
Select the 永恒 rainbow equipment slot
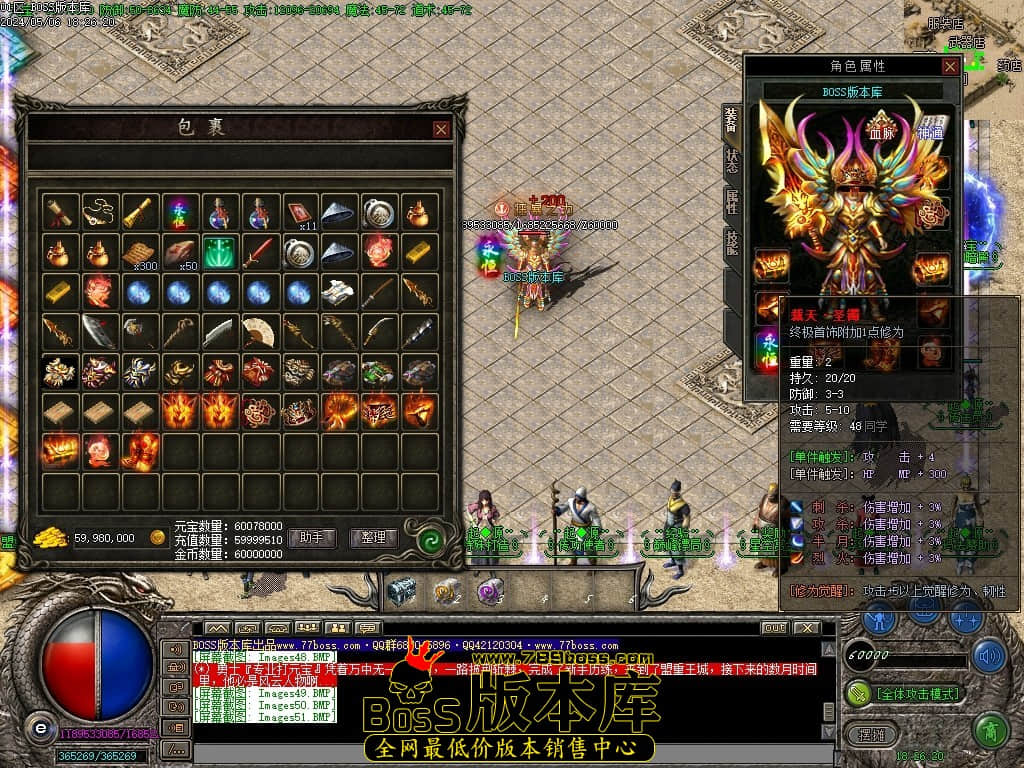[x=769, y=350]
